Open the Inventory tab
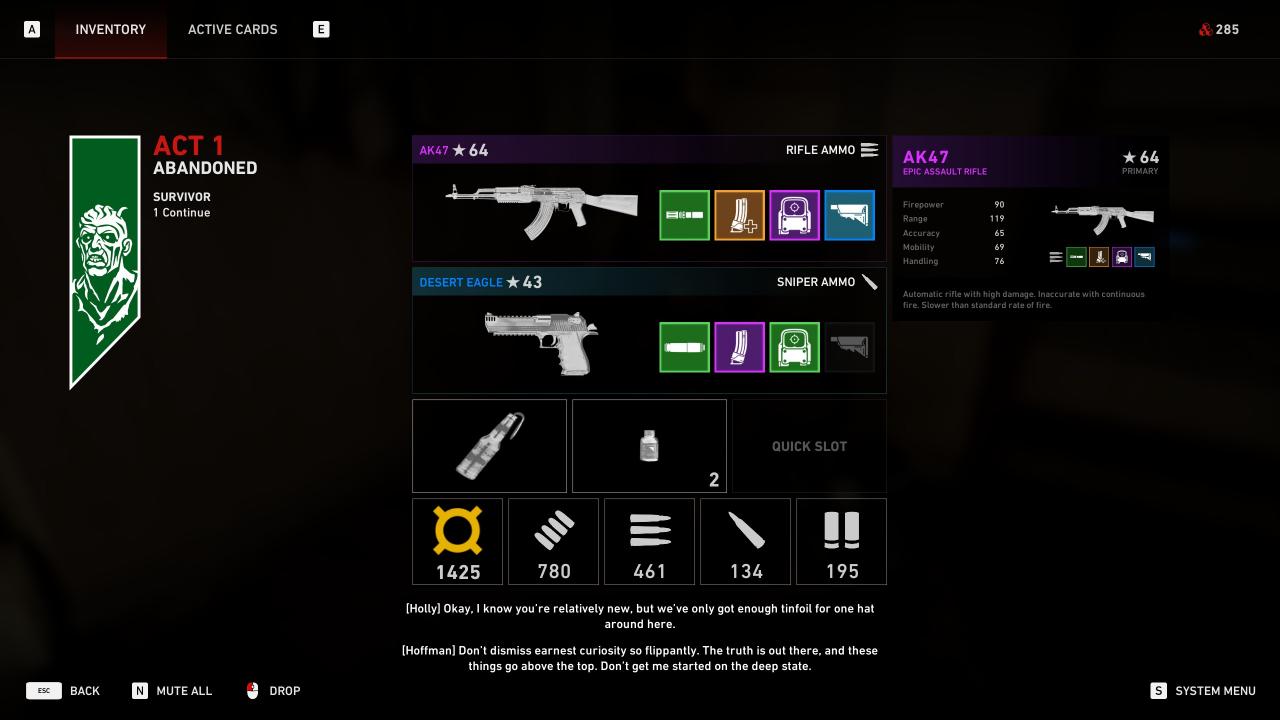This screenshot has width=1280, height=720. click(110, 29)
